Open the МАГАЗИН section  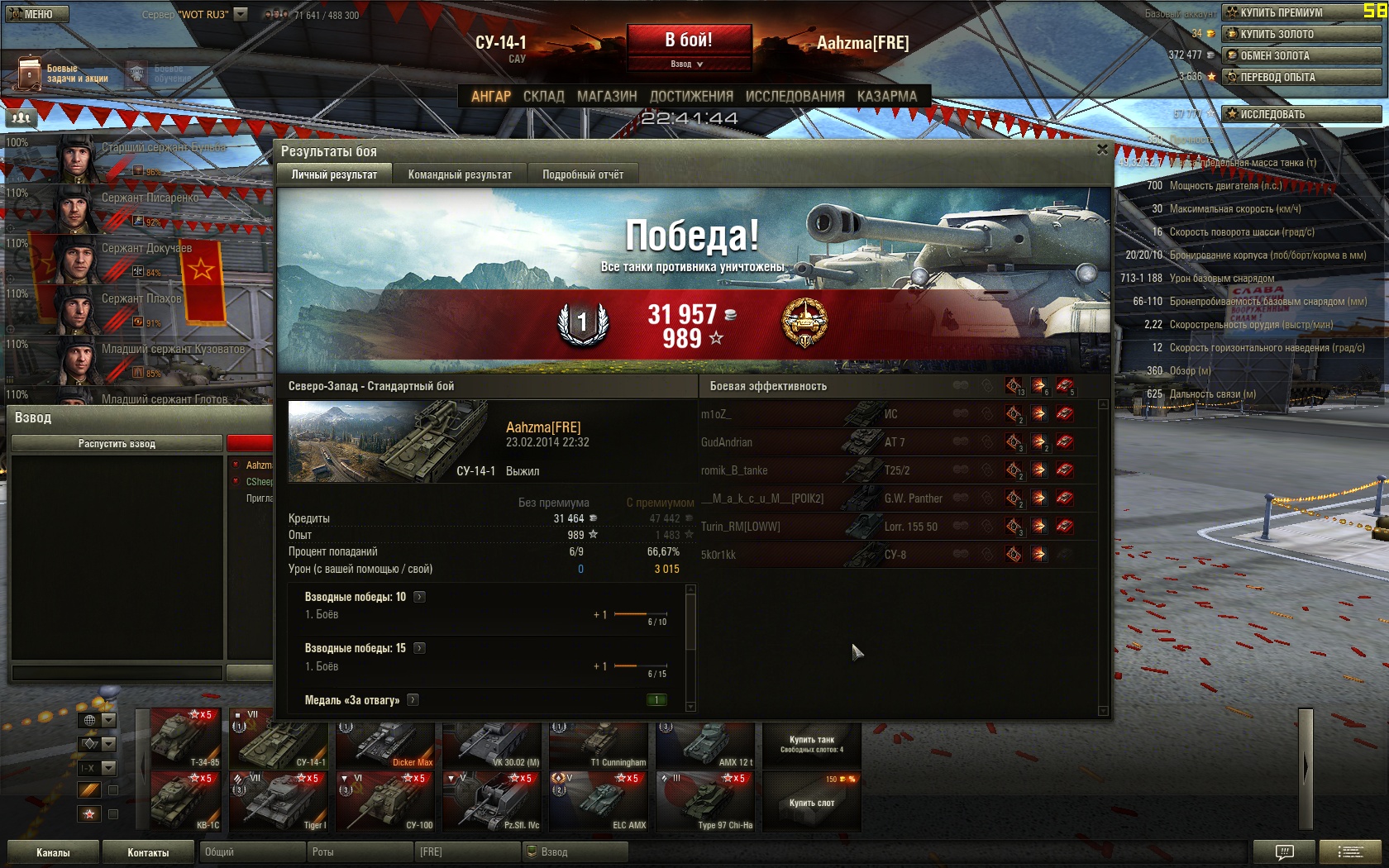[x=607, y=96]
